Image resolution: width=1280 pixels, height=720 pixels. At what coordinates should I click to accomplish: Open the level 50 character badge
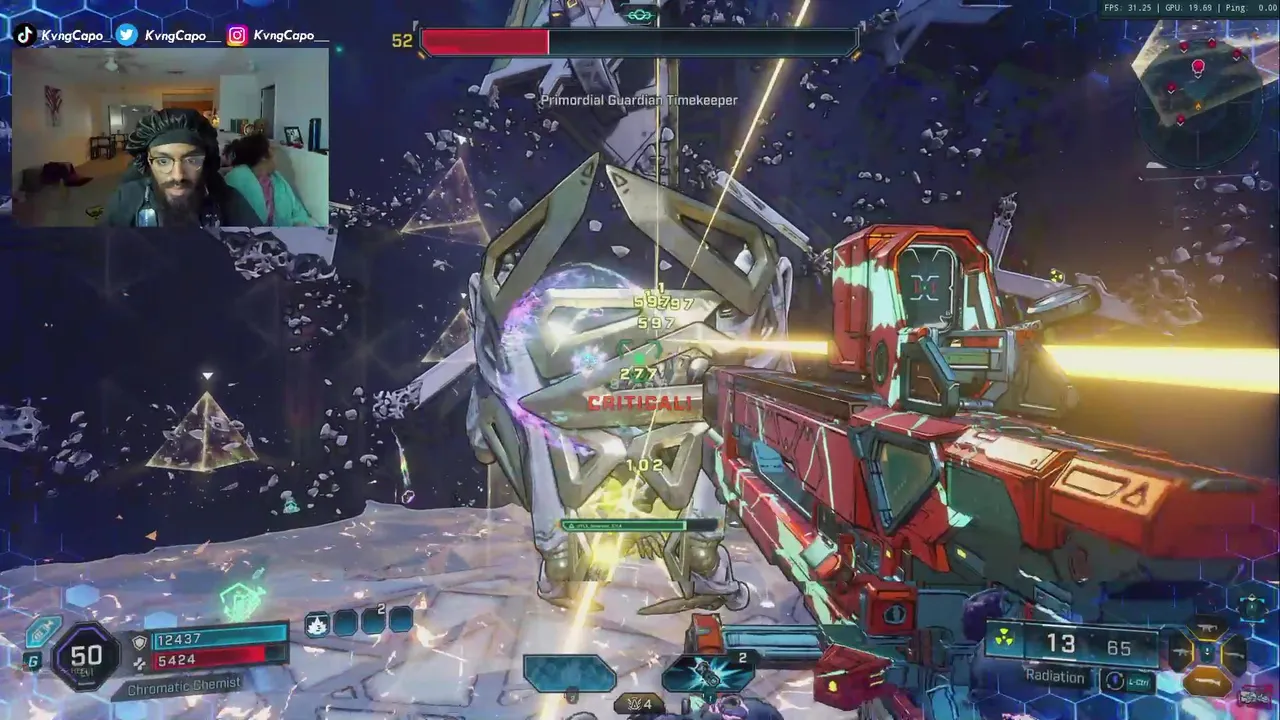pos(86,656)
